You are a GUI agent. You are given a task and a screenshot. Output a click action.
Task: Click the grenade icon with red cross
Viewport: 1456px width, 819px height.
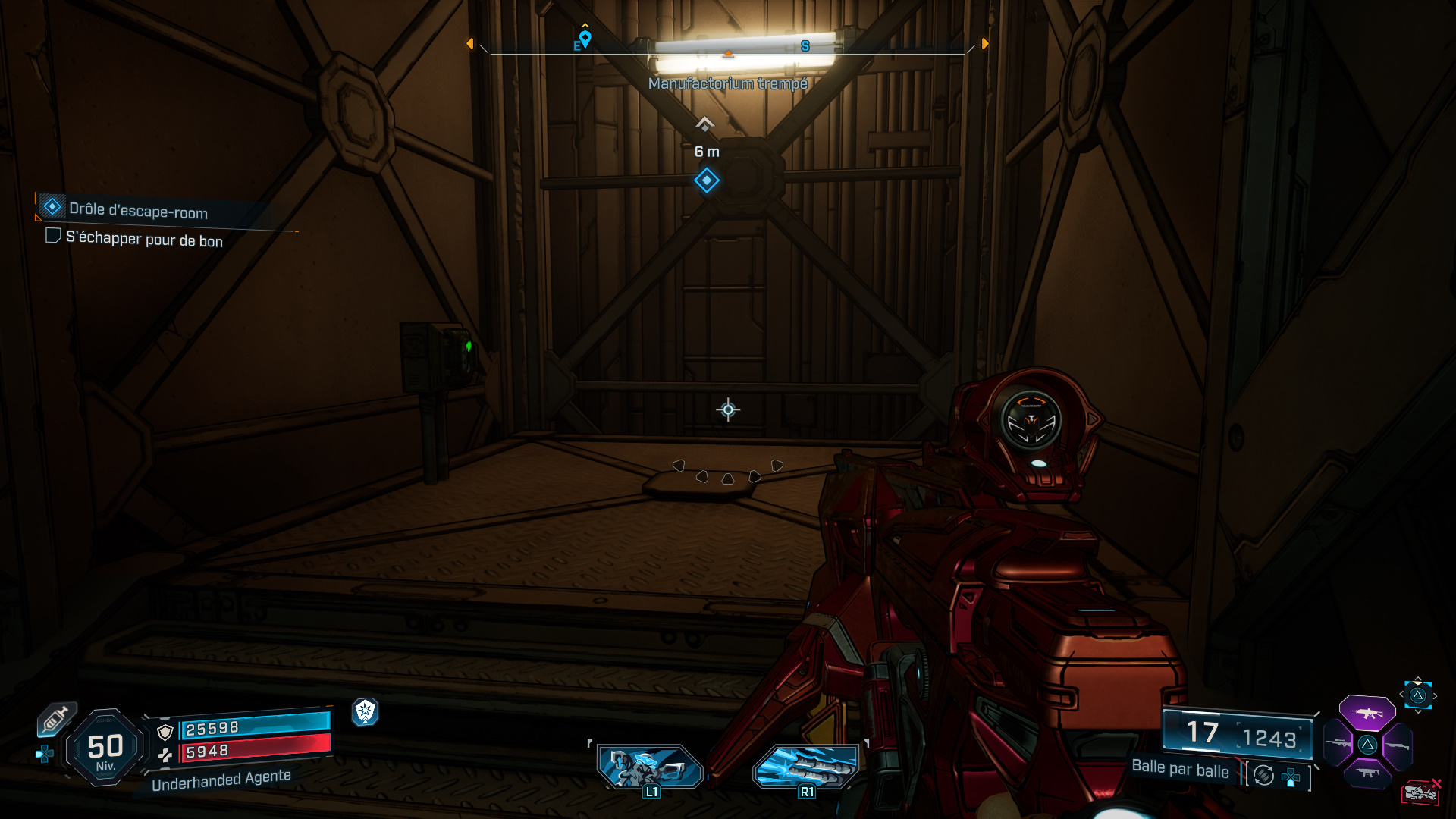(1422, 791)
